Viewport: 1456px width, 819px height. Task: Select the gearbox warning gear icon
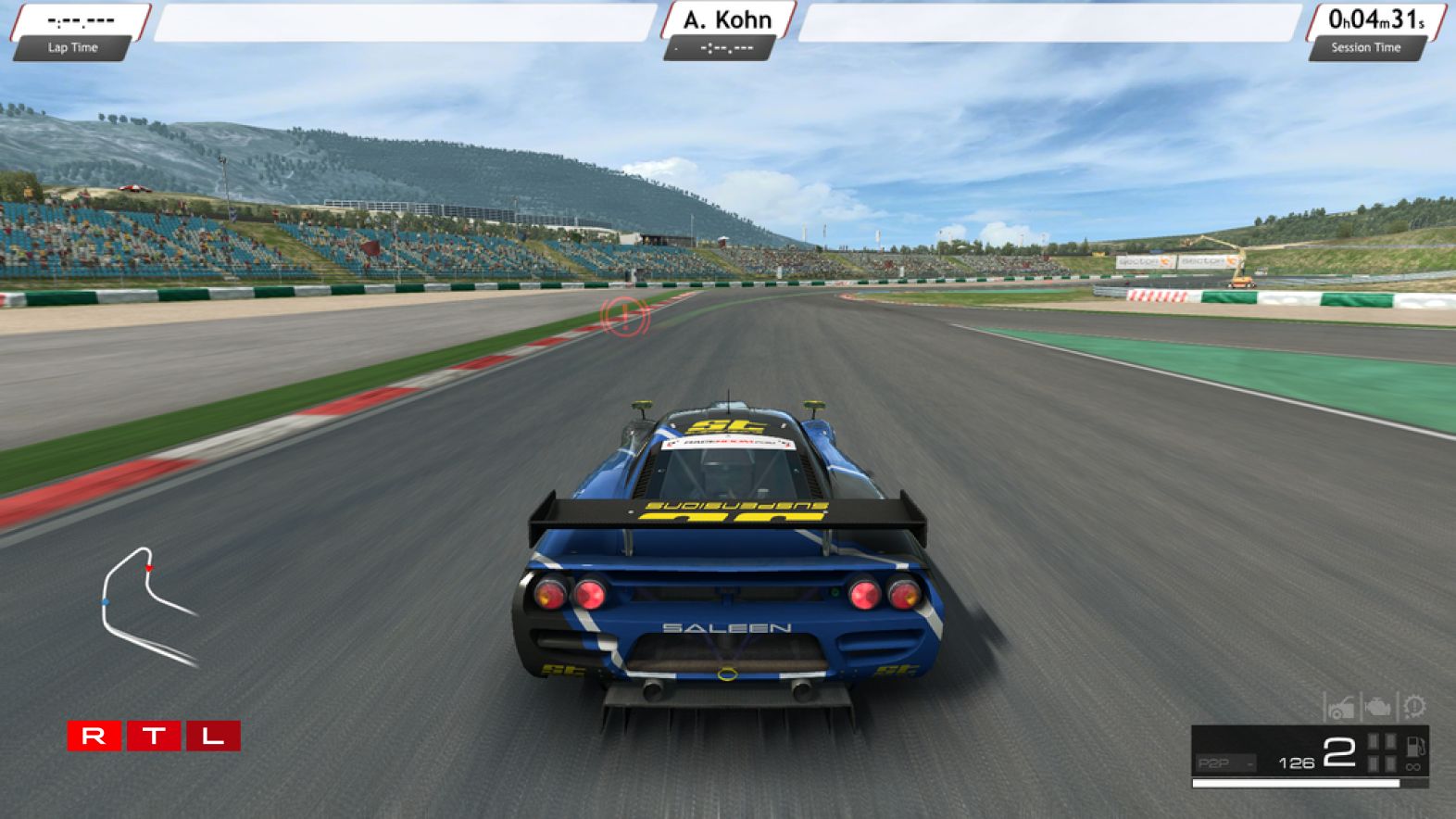[1414, 708]
